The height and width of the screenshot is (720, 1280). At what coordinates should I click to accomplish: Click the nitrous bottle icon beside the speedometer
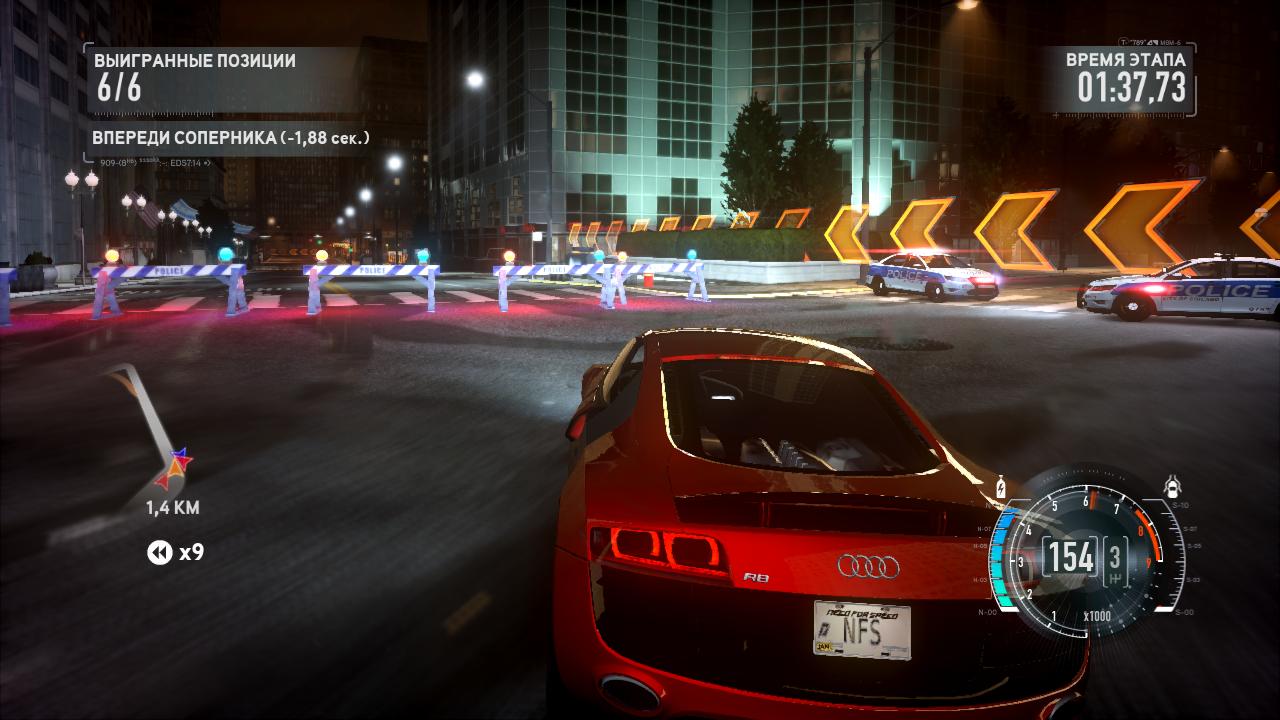(1001, 487)
